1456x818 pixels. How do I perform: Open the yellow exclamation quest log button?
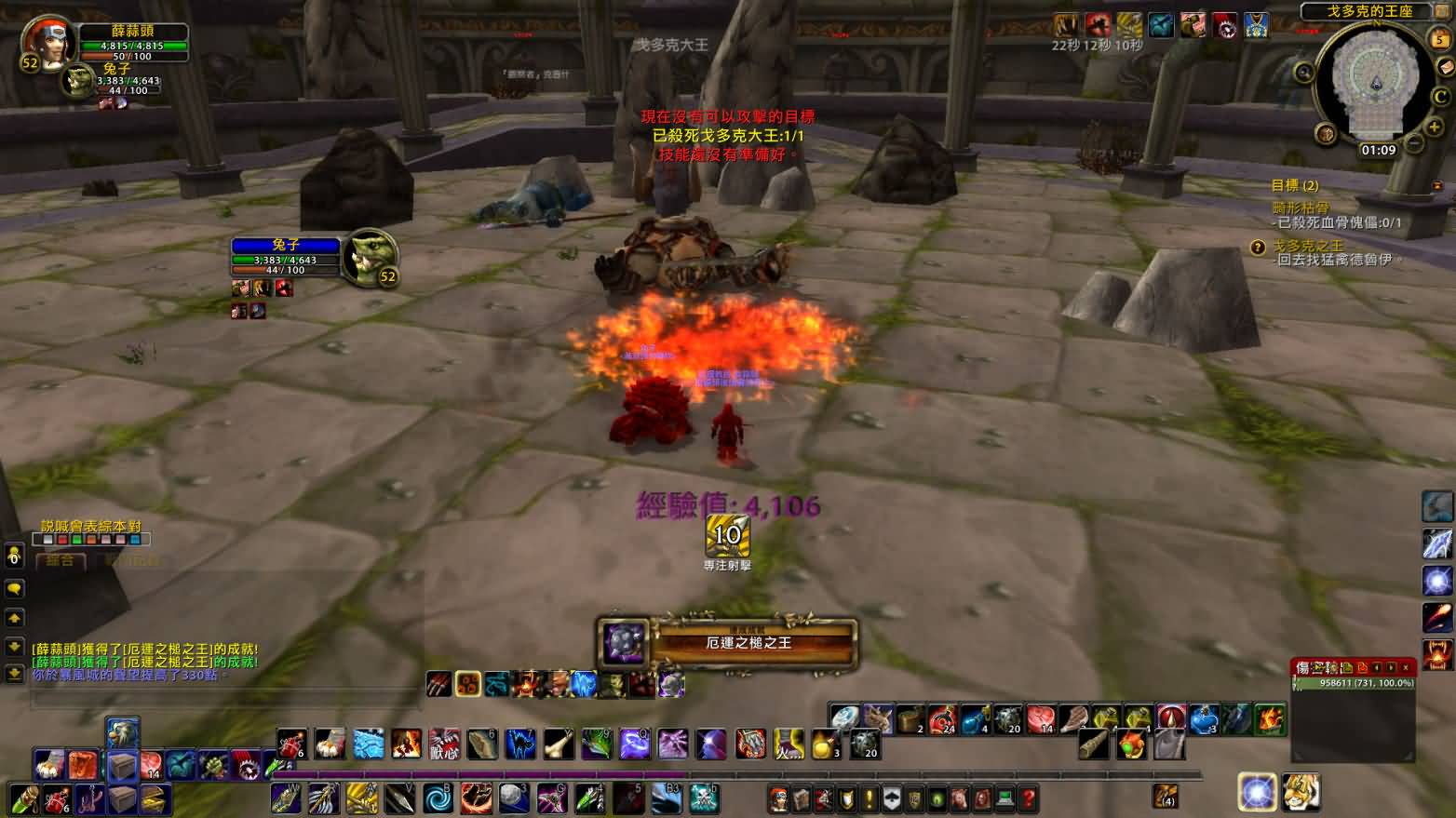(x=869, y=798)
